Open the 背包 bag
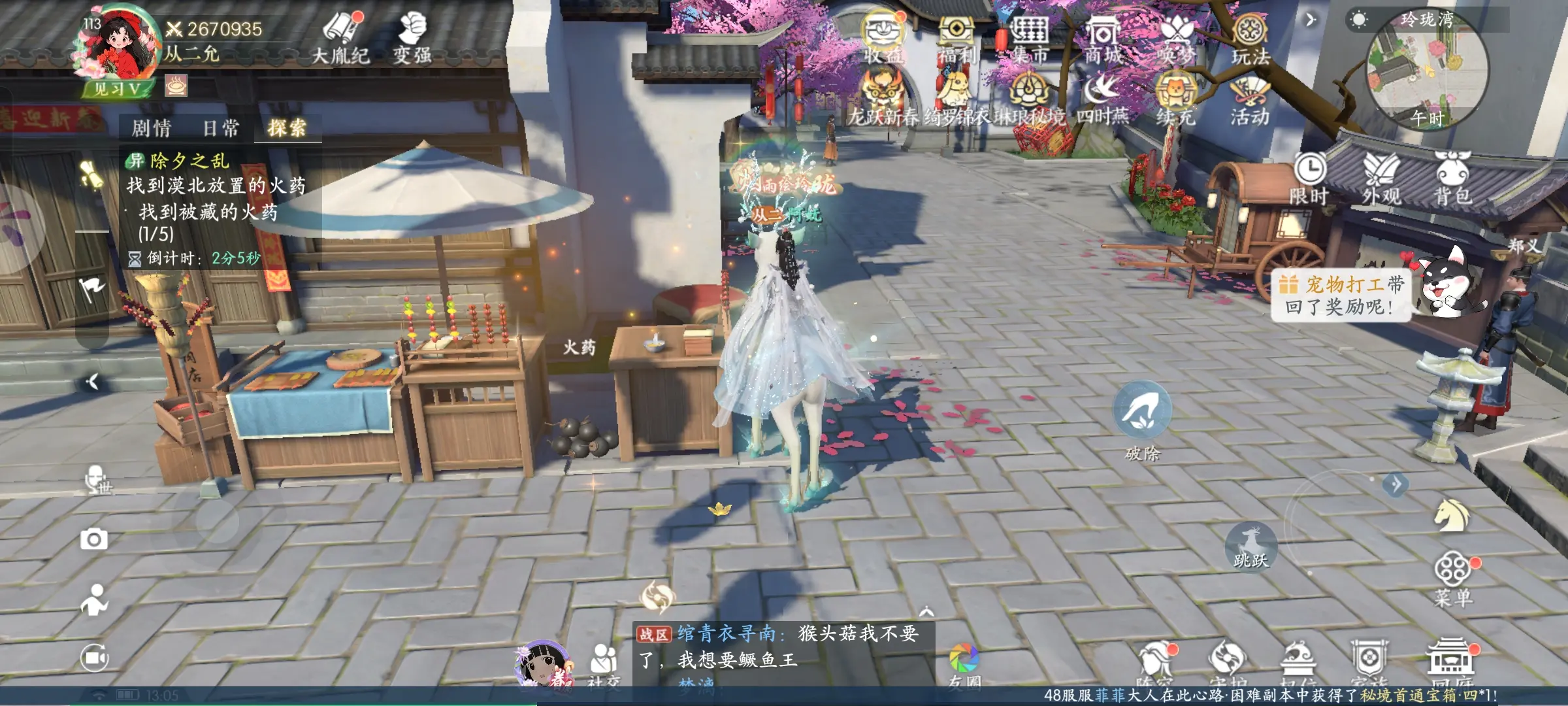The image size is (1568, 706). point(1452,177)
